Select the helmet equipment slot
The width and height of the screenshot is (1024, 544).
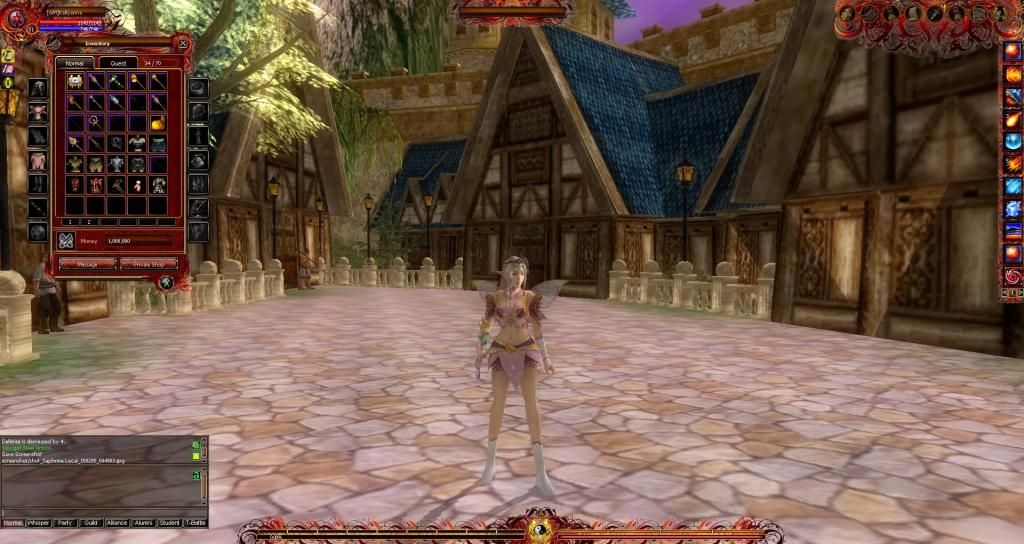[x=38, y=88]
